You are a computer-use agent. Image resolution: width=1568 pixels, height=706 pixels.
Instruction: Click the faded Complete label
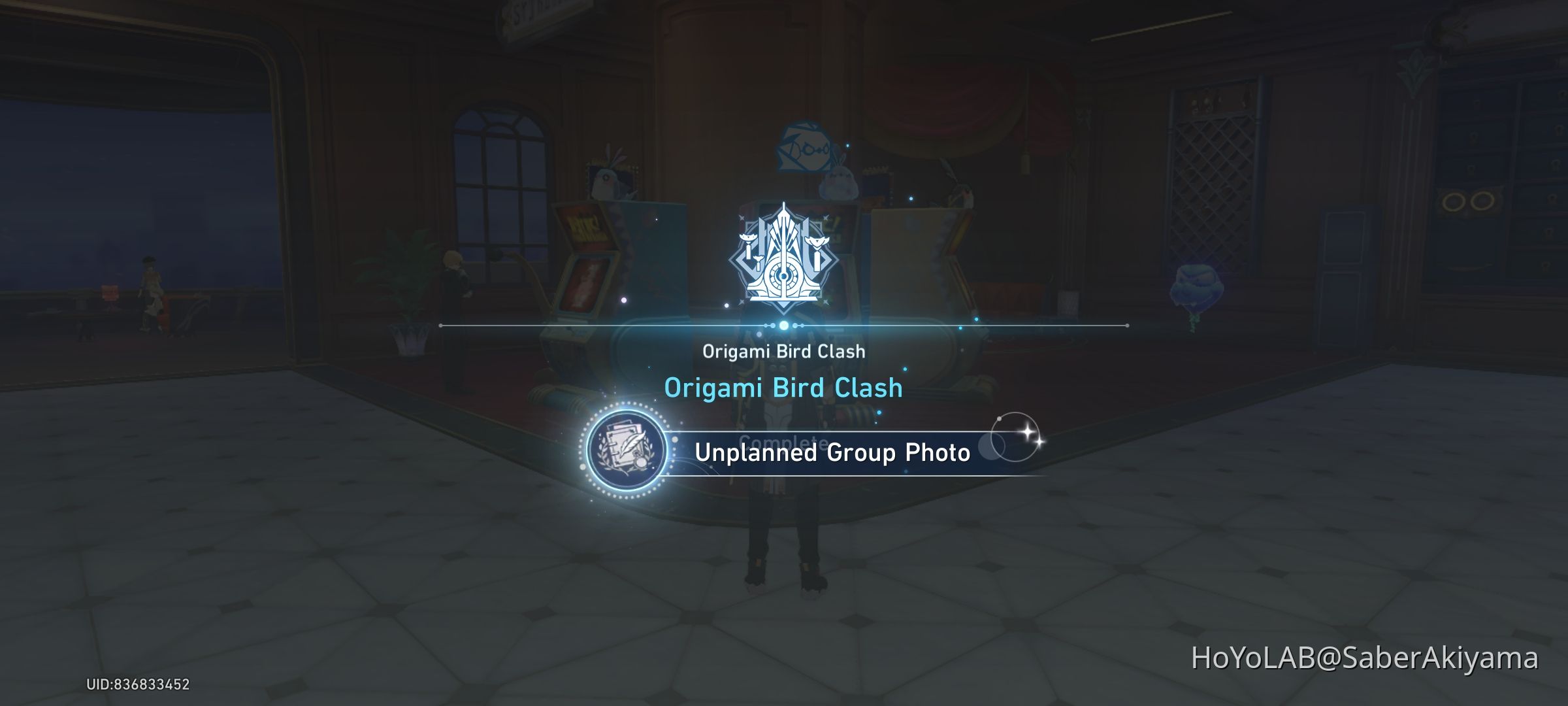[784, 442]
